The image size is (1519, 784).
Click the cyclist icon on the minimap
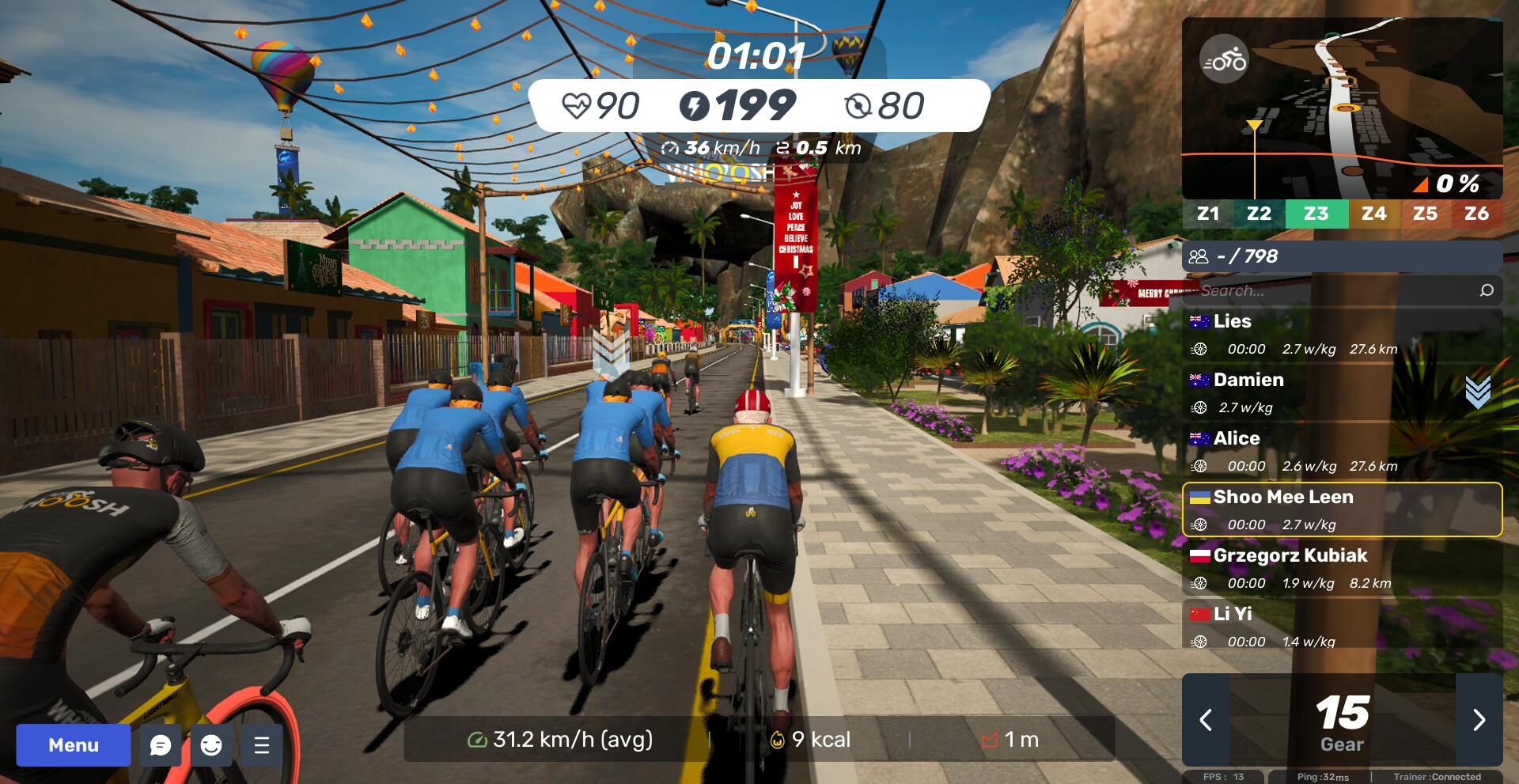(x=1224, y=60)
